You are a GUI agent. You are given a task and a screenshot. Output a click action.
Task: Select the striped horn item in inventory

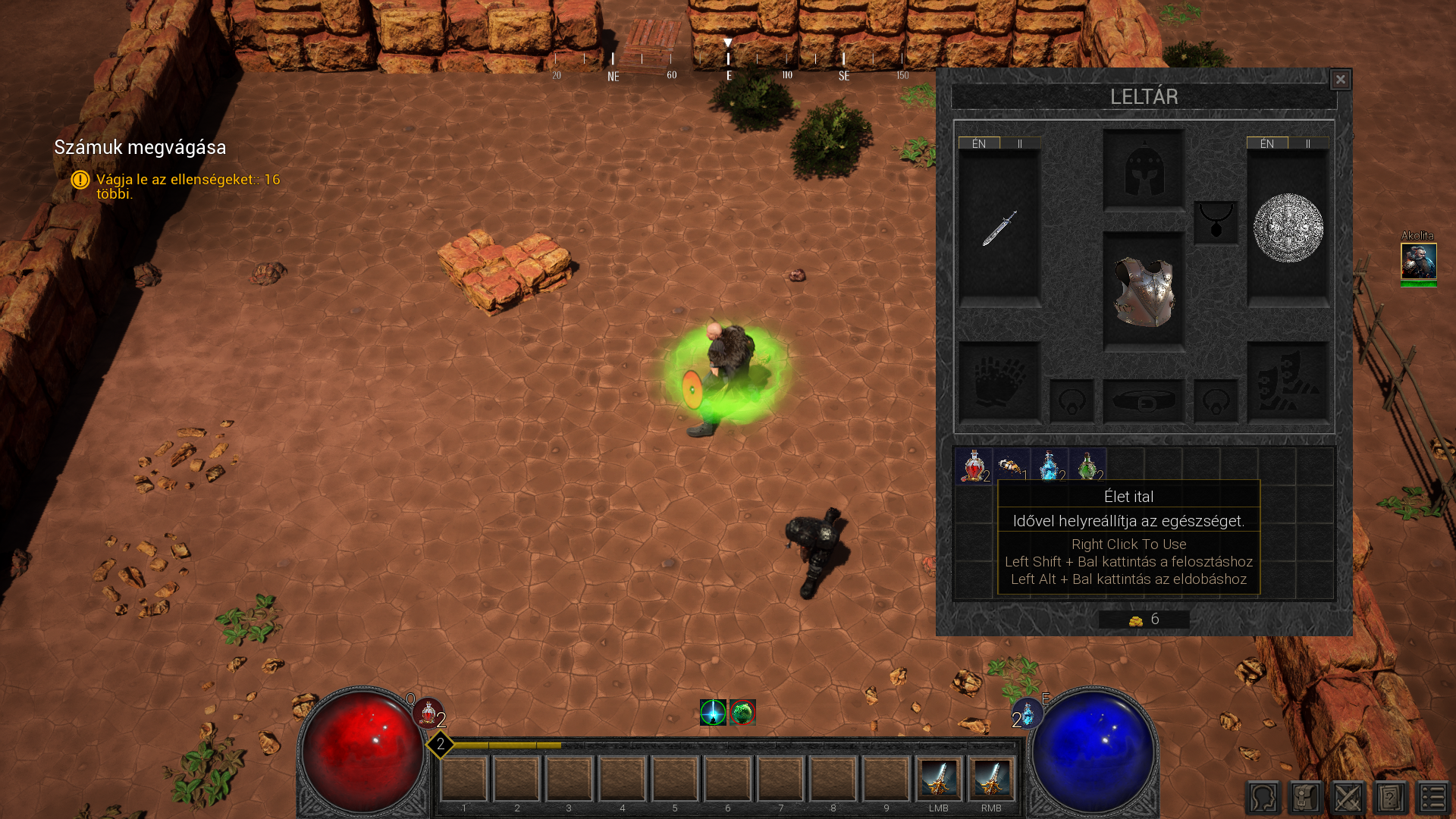tap(1012, 466)
